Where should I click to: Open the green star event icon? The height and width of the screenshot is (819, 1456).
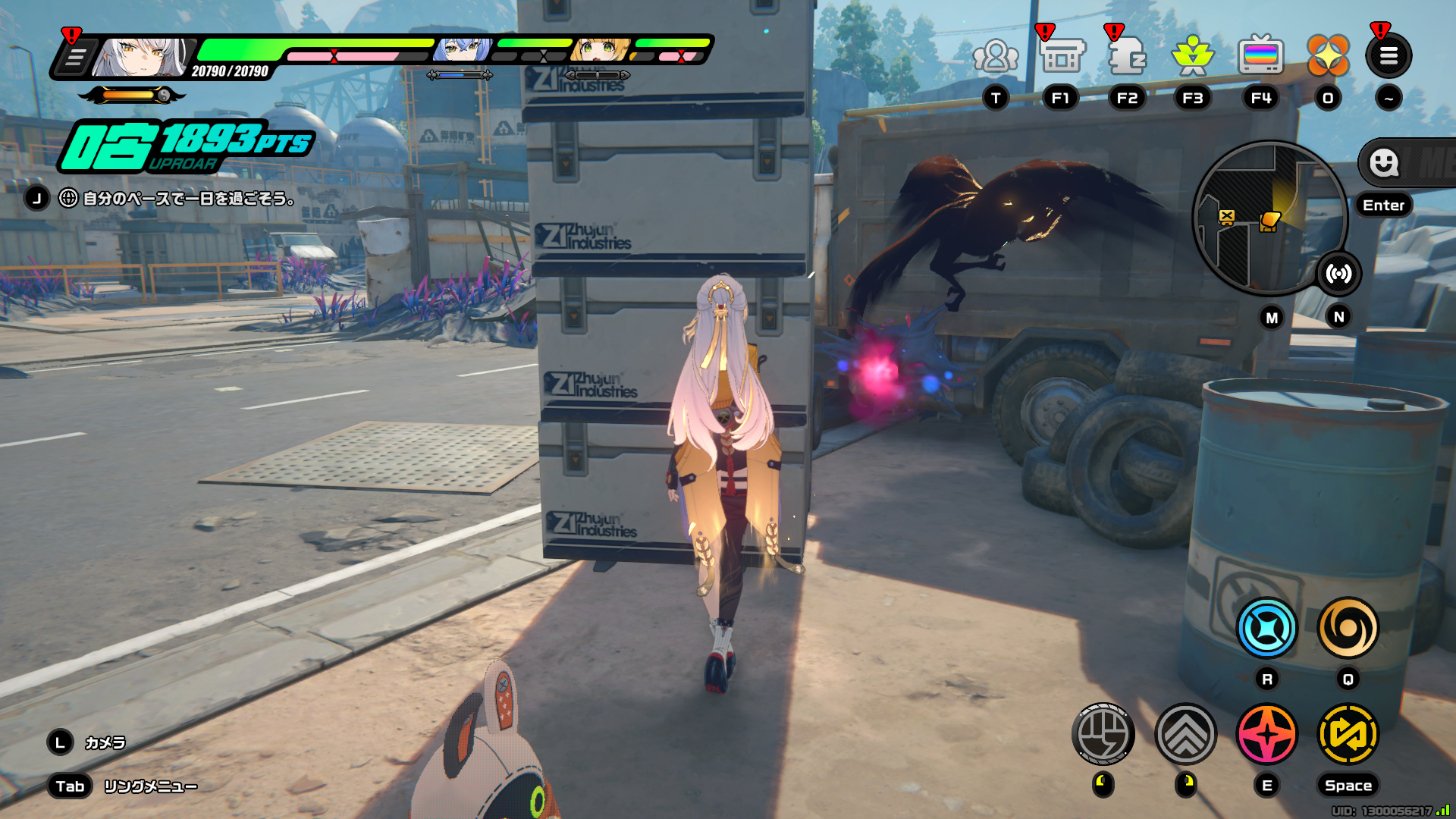[x=1192, y=57]
